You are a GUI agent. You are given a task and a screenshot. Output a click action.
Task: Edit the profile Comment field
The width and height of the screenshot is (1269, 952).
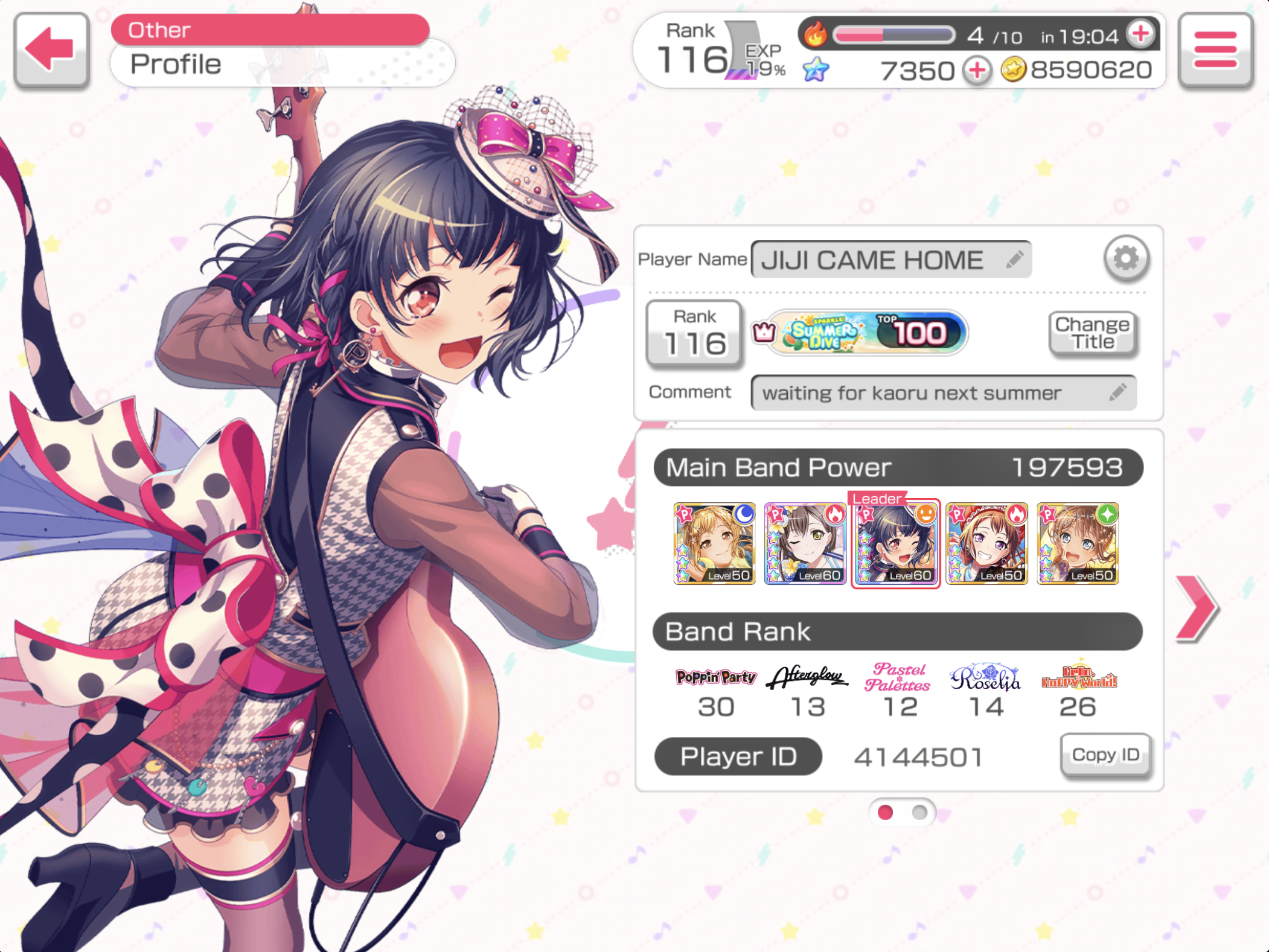(x=942, y=393)
